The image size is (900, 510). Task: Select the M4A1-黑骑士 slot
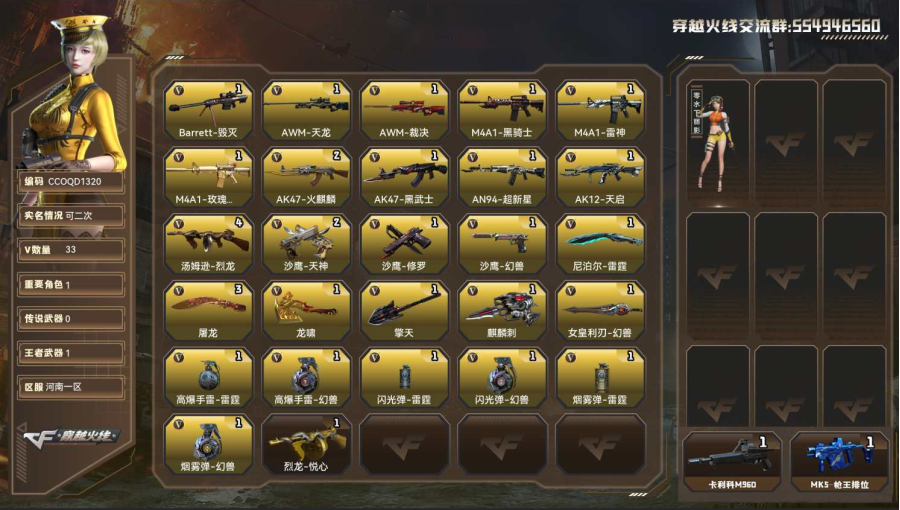(x=502, y=110)
